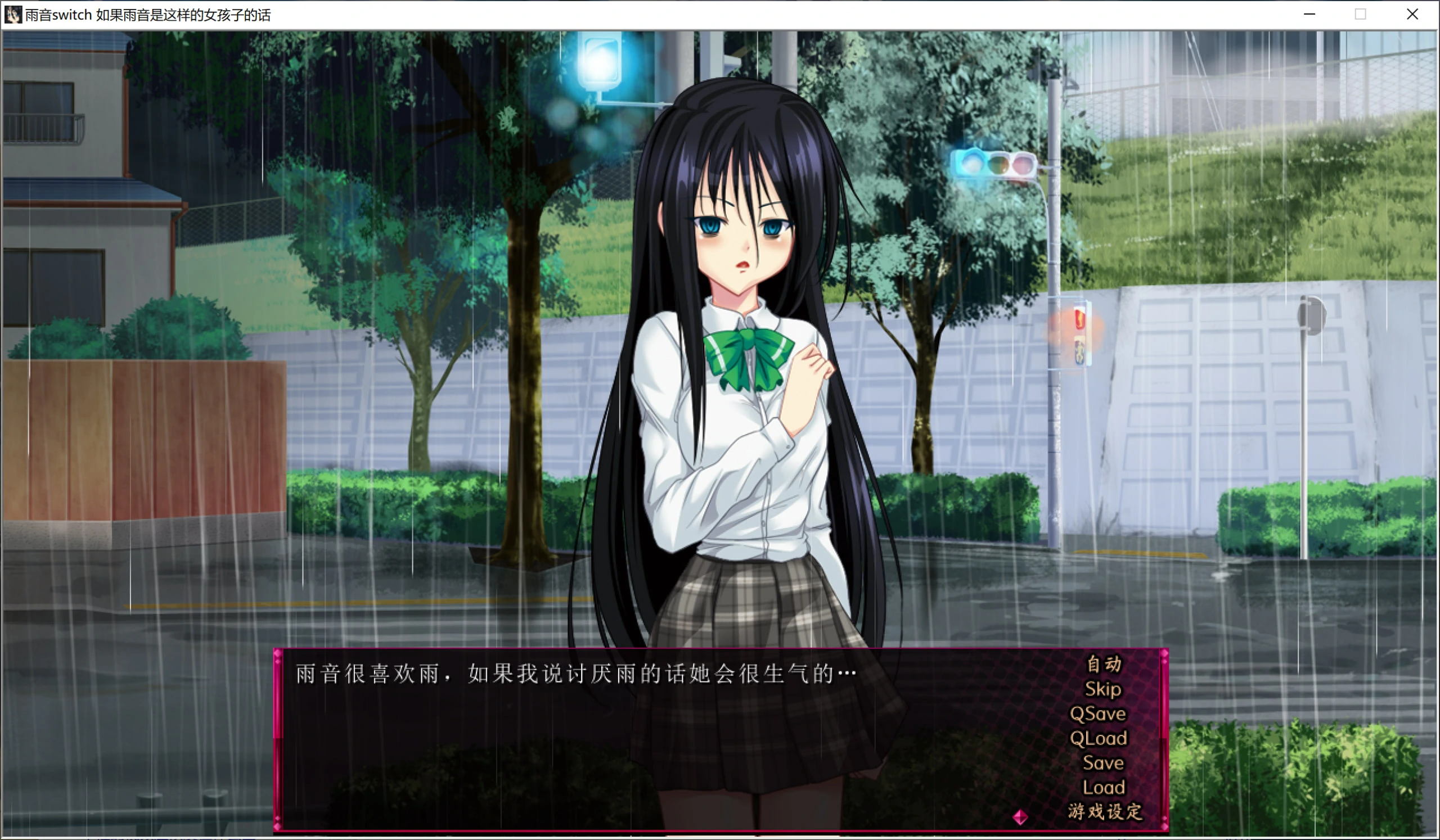This screenshot has height=840, width=1440.
Task: Perform a quick save with QSave
Action: [1099, 713]
